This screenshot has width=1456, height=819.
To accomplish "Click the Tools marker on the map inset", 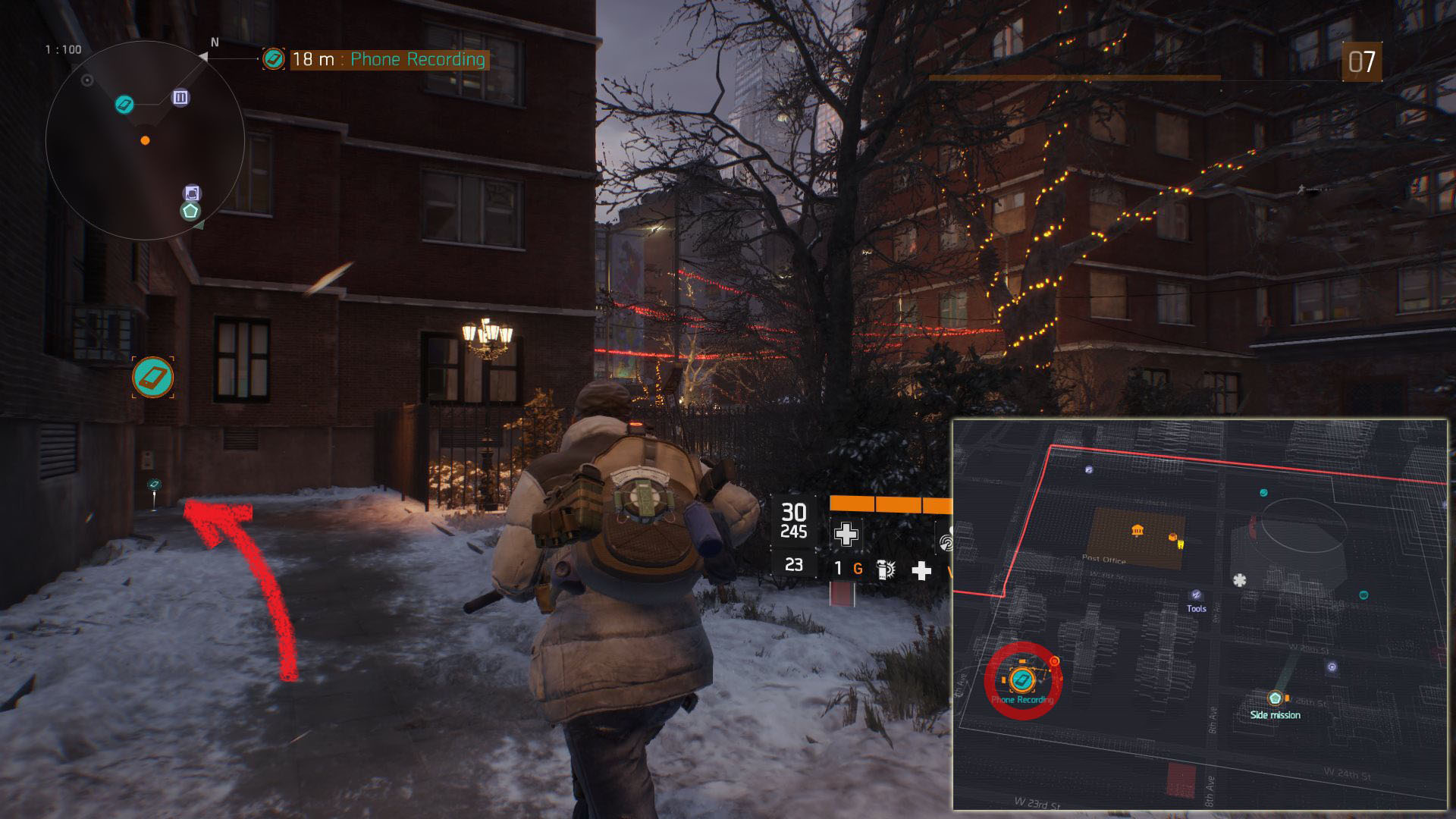I will pos(1196,595).
